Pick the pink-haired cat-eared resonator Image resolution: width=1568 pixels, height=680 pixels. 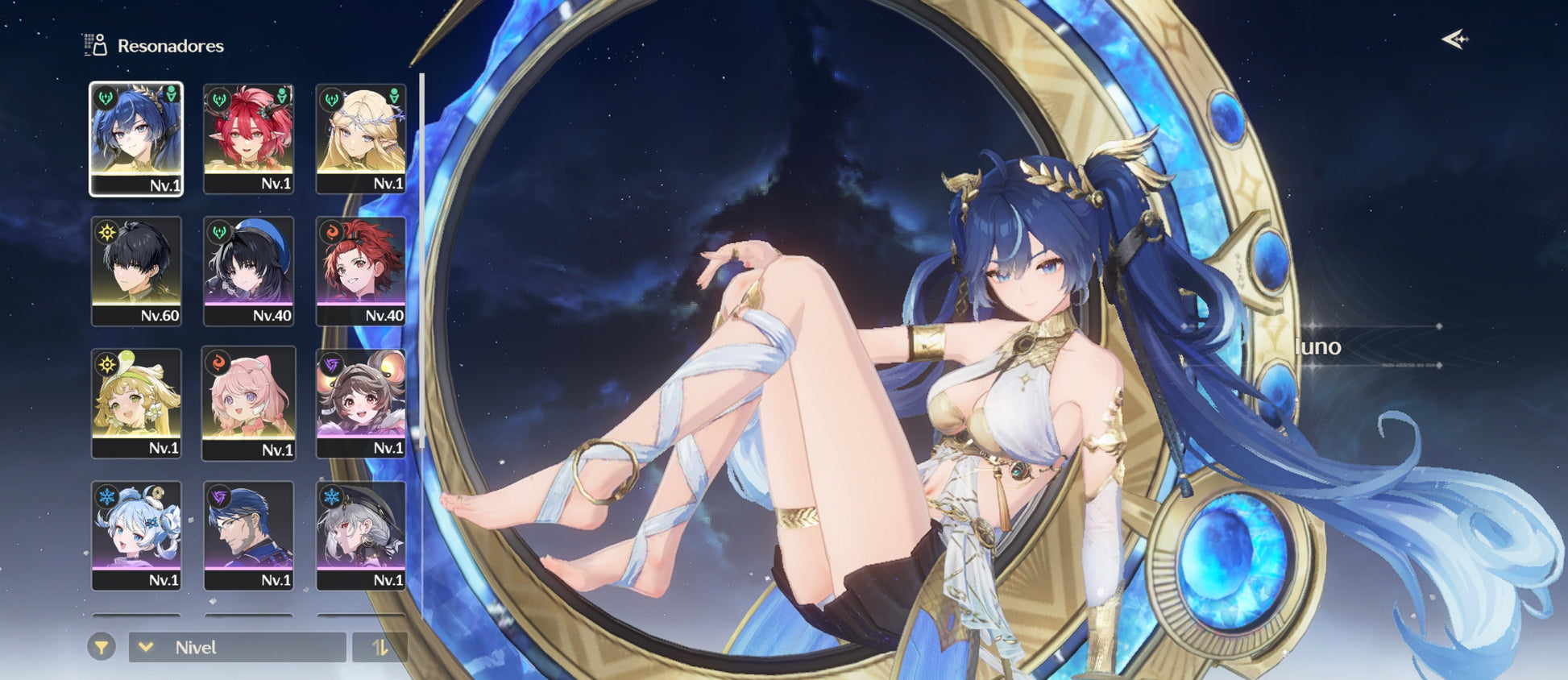(248, 403)
